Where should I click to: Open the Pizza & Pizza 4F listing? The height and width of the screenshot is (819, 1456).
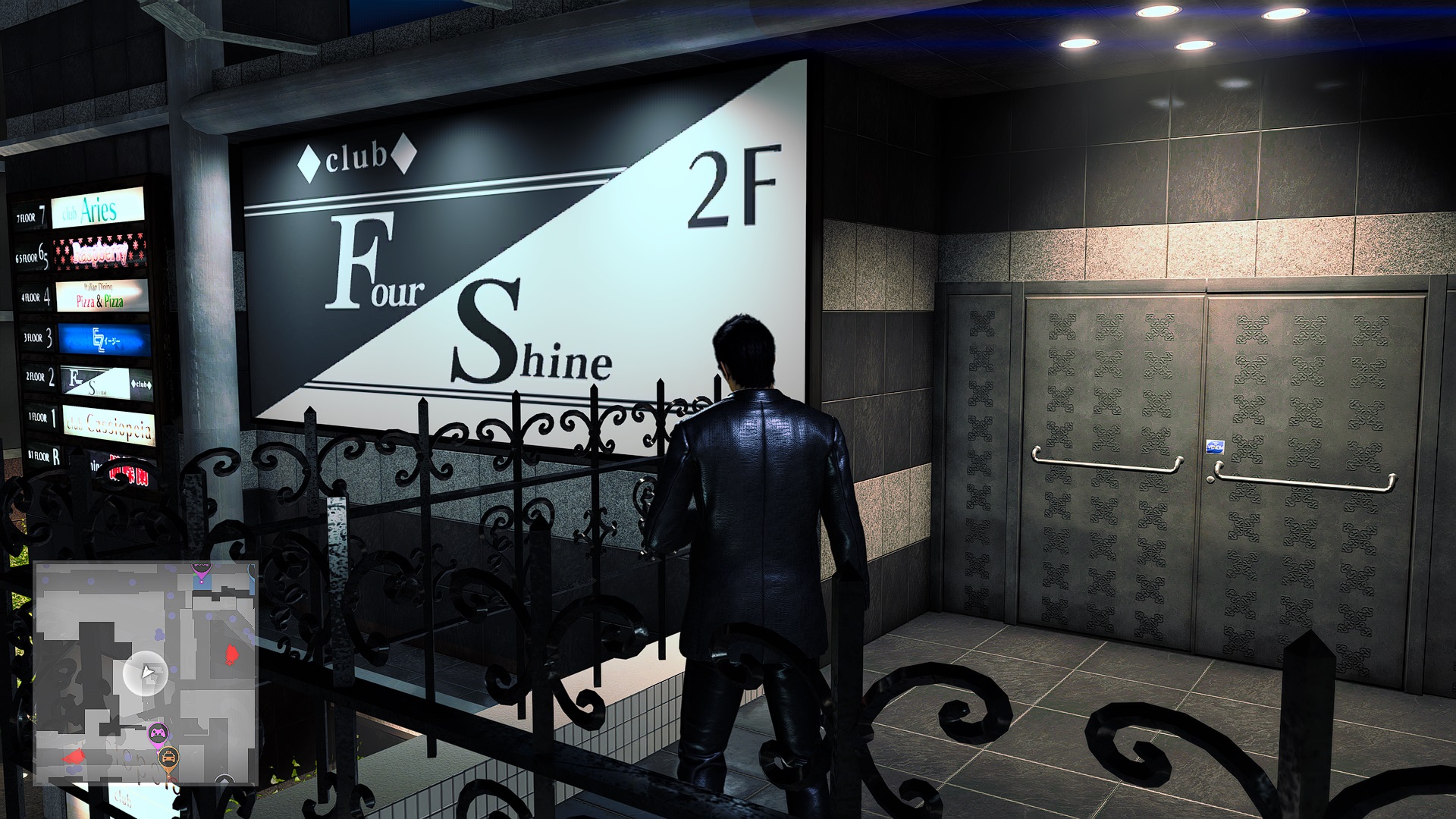point(99,297)
